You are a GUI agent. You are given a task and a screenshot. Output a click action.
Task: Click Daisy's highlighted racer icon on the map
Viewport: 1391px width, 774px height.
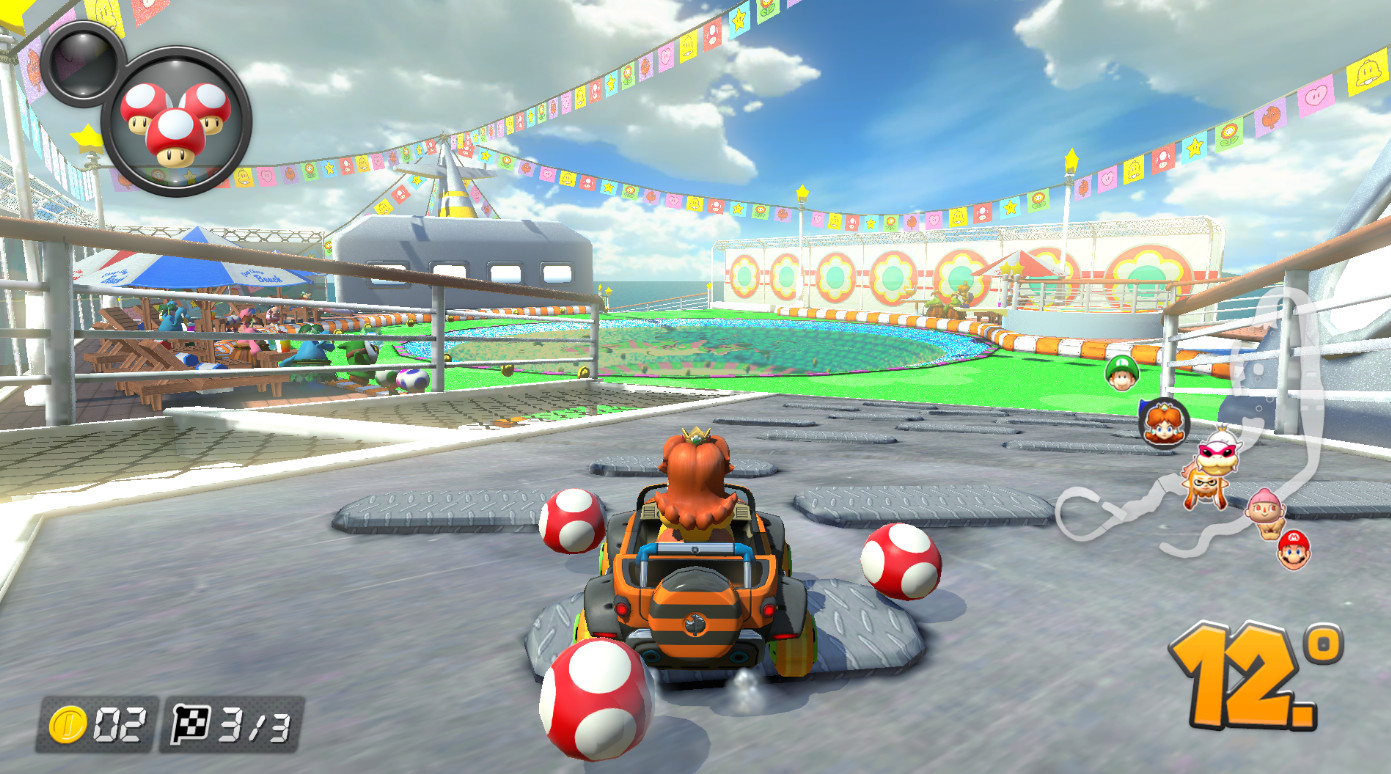click(x=1164, y=422)
